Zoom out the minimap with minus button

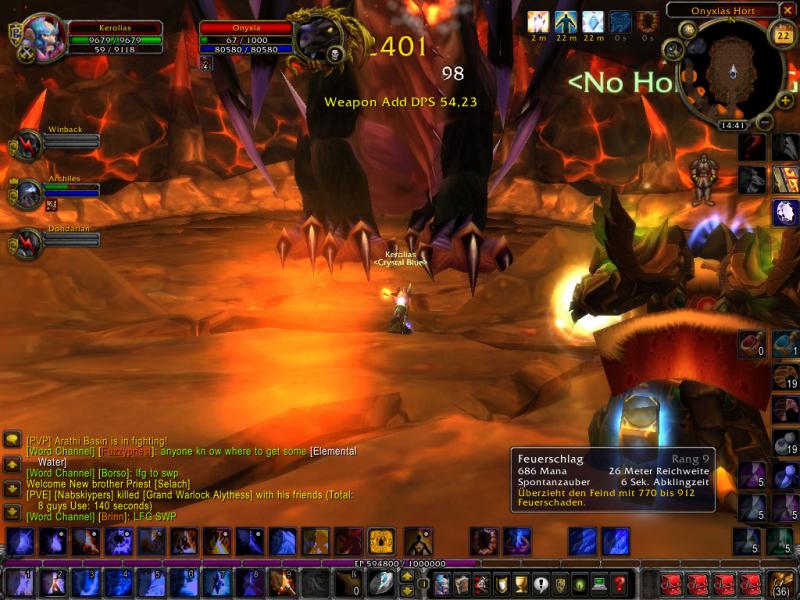[x=763, y=123]
